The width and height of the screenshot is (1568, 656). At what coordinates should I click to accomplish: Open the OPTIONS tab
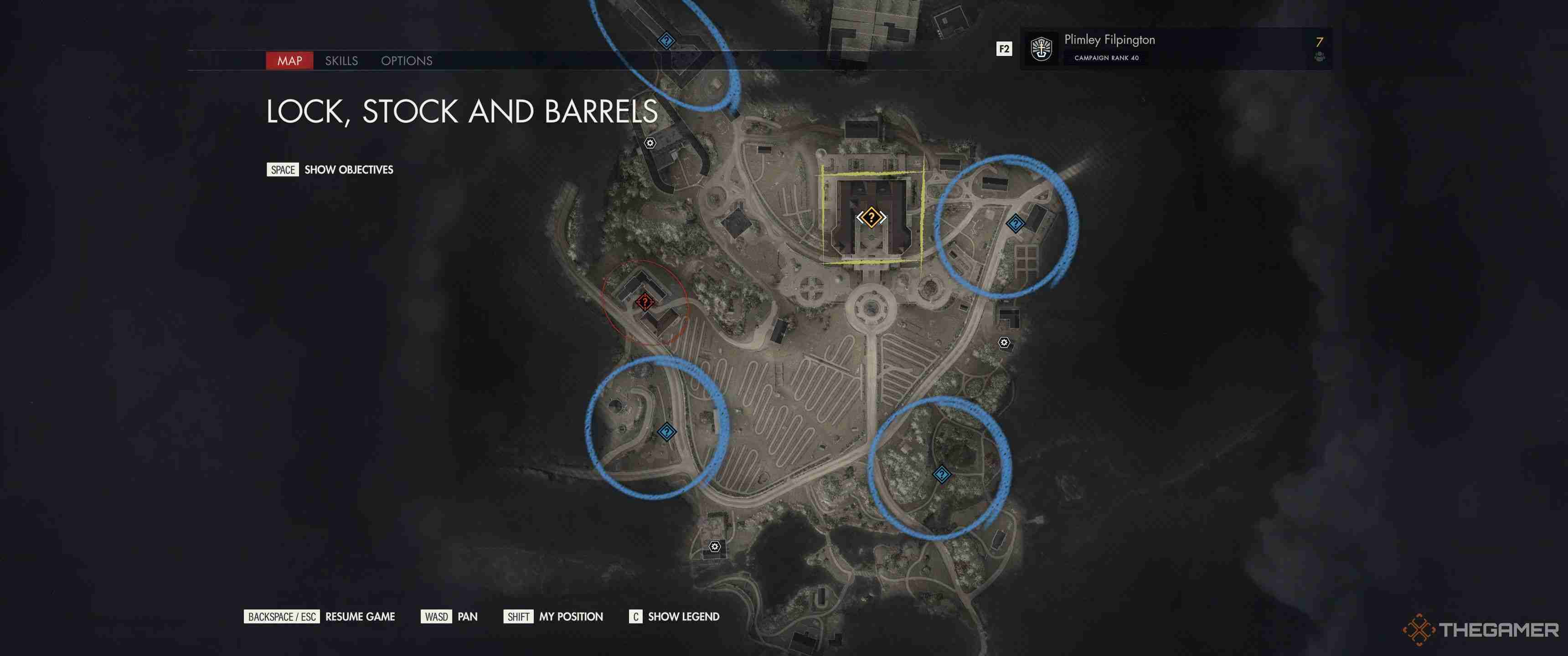click(x=406, y=61)
